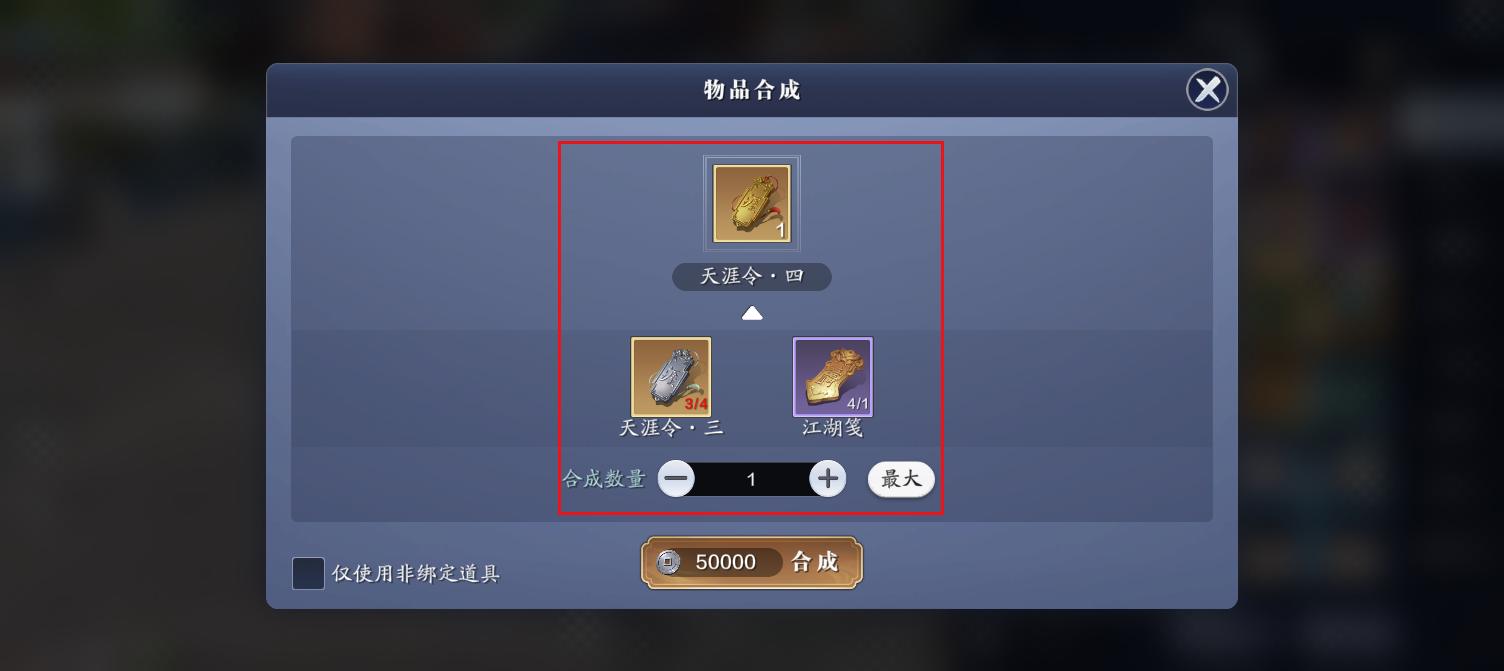Confirm crafting with the 50000 合成 button
Viewport: 1504px width, 671px height.
coord(752,562)
